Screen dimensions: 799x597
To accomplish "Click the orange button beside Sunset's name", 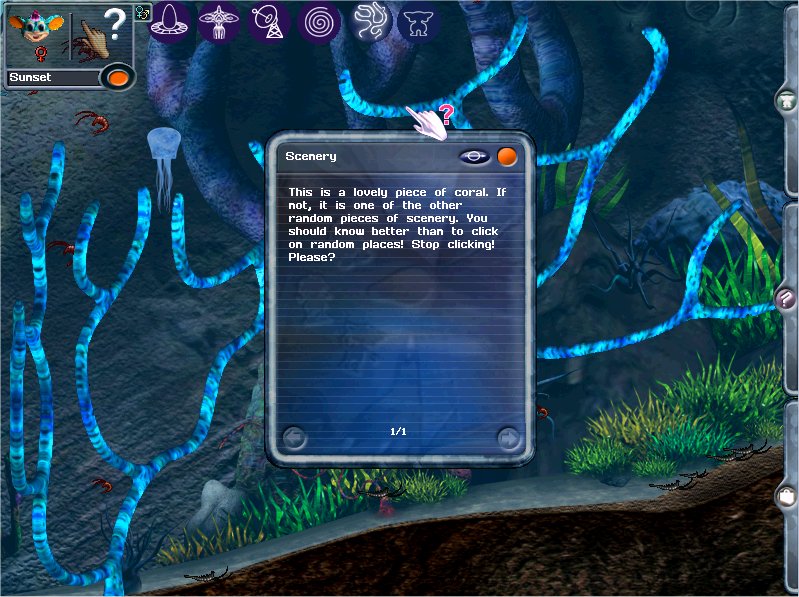I will point(118,77).
